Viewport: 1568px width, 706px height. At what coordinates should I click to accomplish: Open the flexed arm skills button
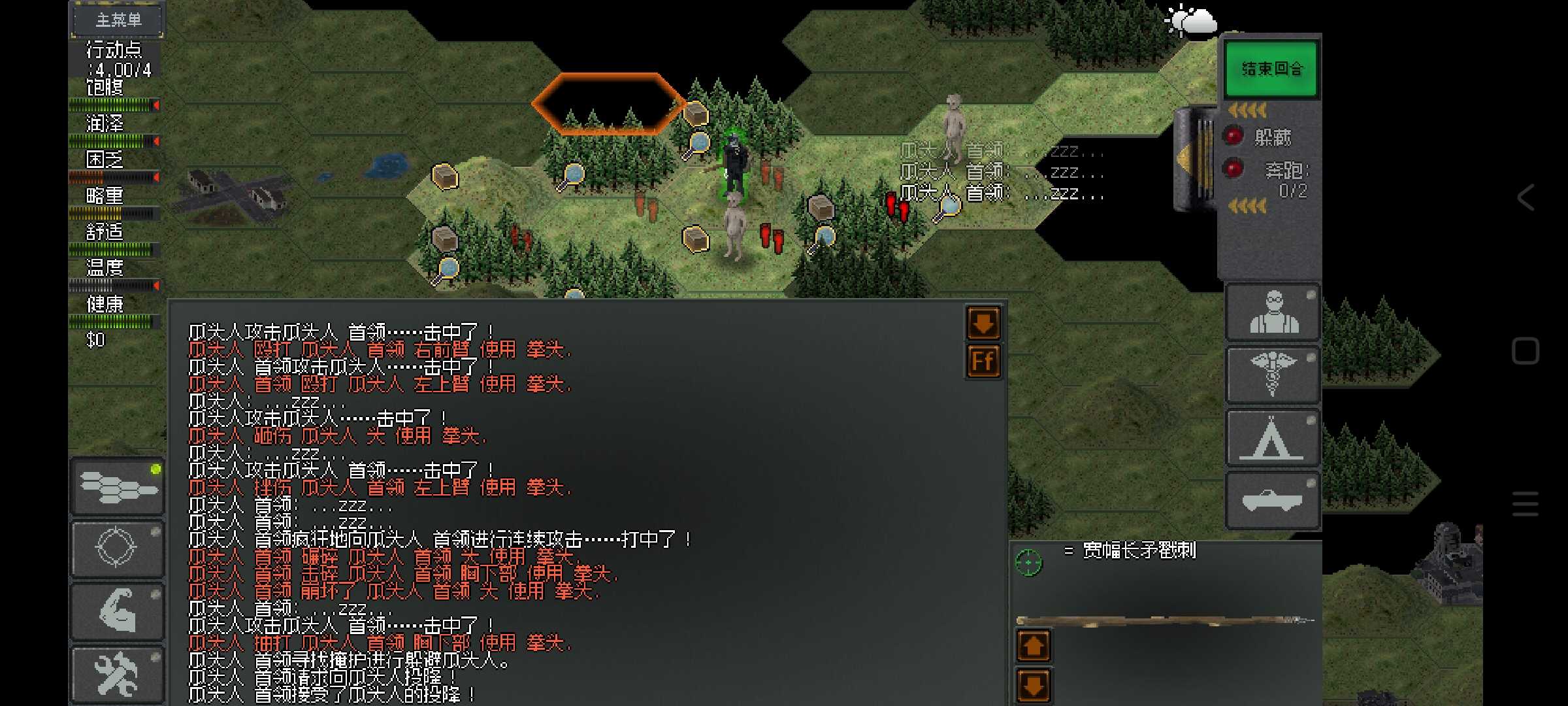[x=118, y=611]
